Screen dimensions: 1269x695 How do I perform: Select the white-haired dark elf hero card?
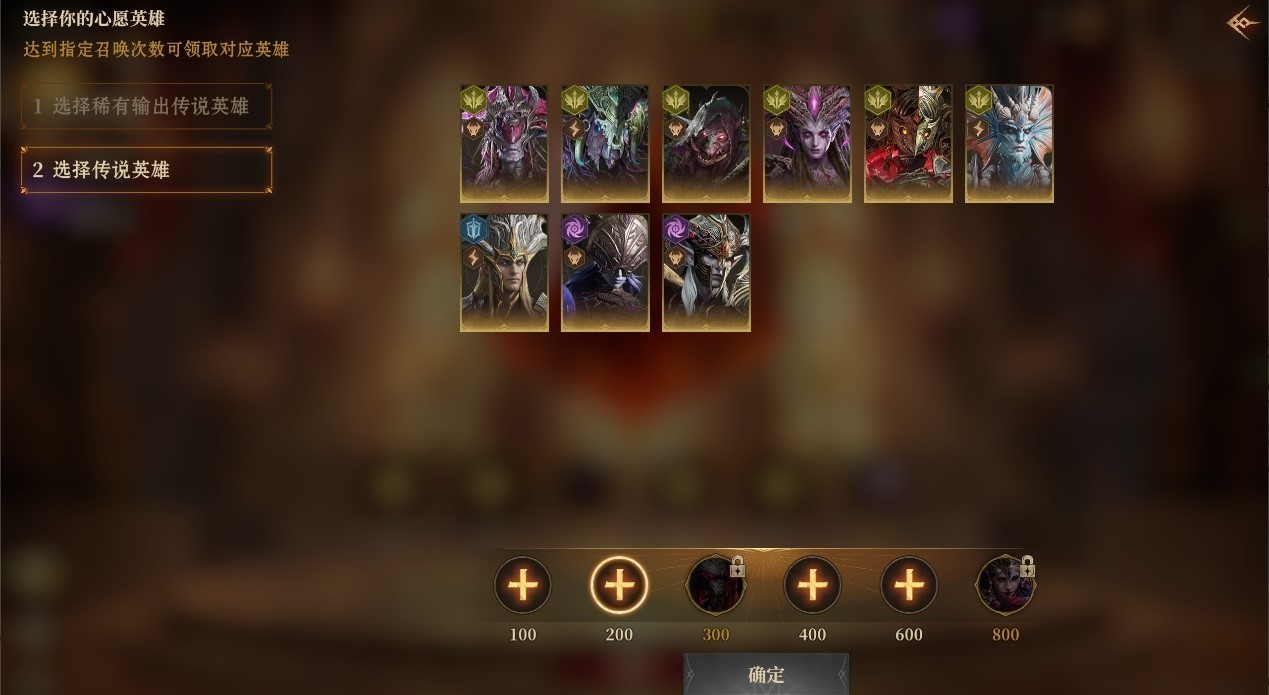706,272
